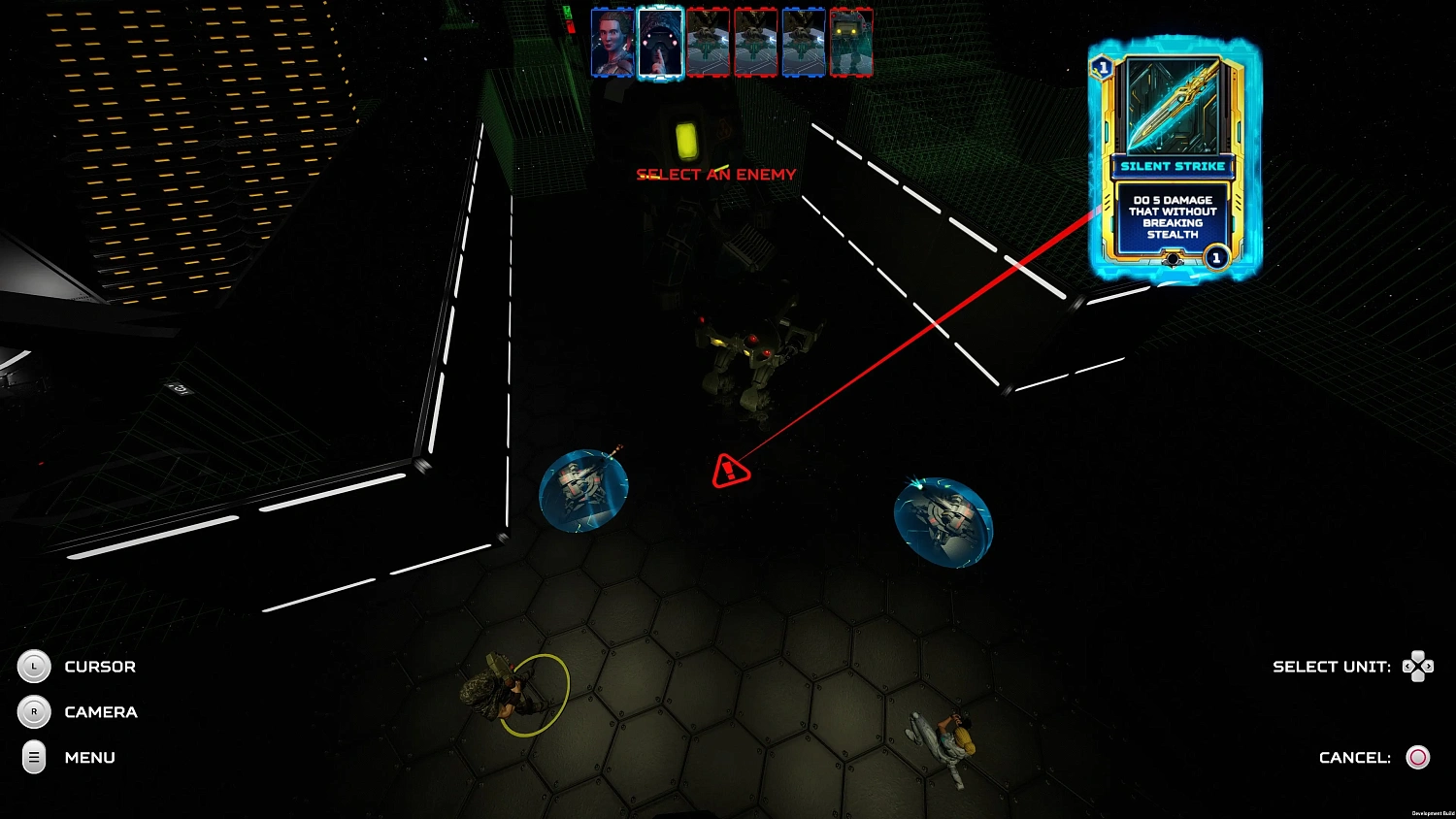The image size is (1456, 819).
Task: Target the left enemy in the blue circle
Action: click(x=582, y=490)
